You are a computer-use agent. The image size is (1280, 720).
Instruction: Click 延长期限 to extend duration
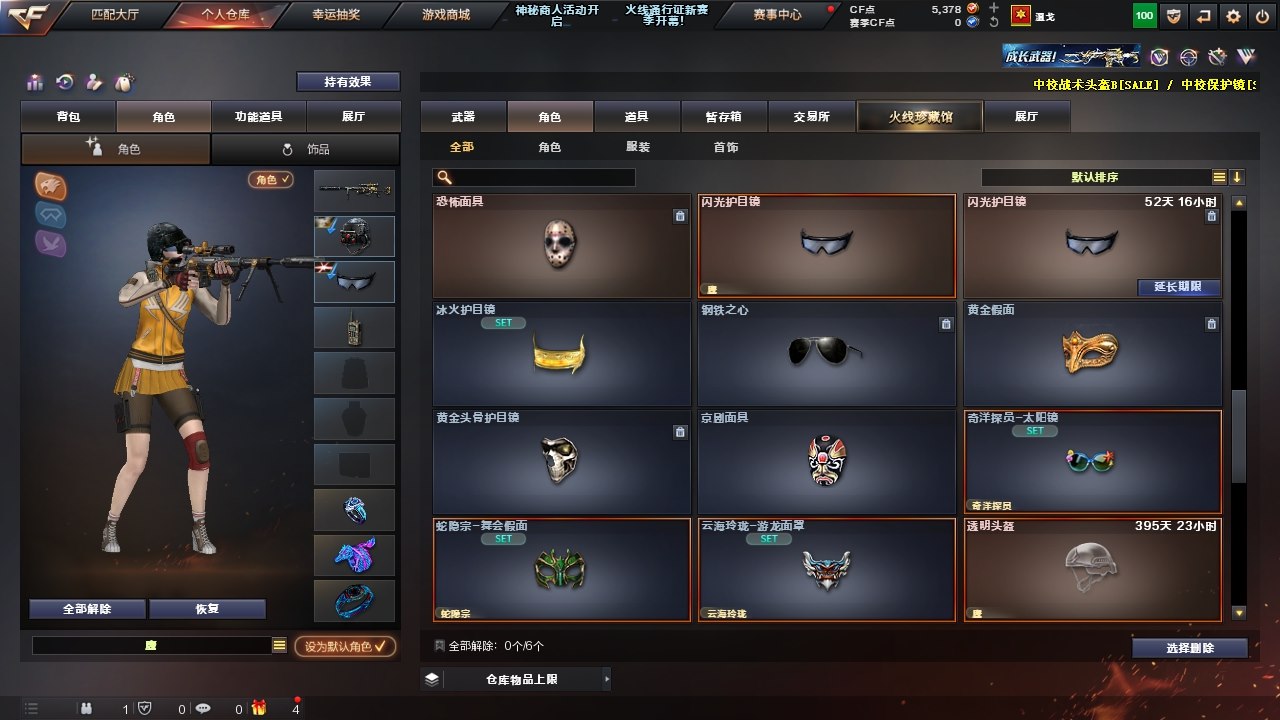click(x=1179, y=287)
